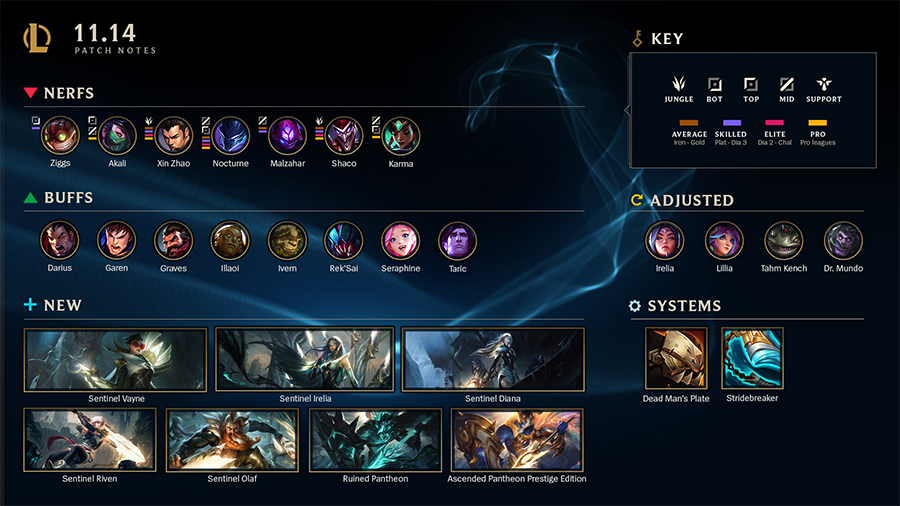Choose the Malzahar champion icon
The image size is (900, 506).
[x=287, y=135]
